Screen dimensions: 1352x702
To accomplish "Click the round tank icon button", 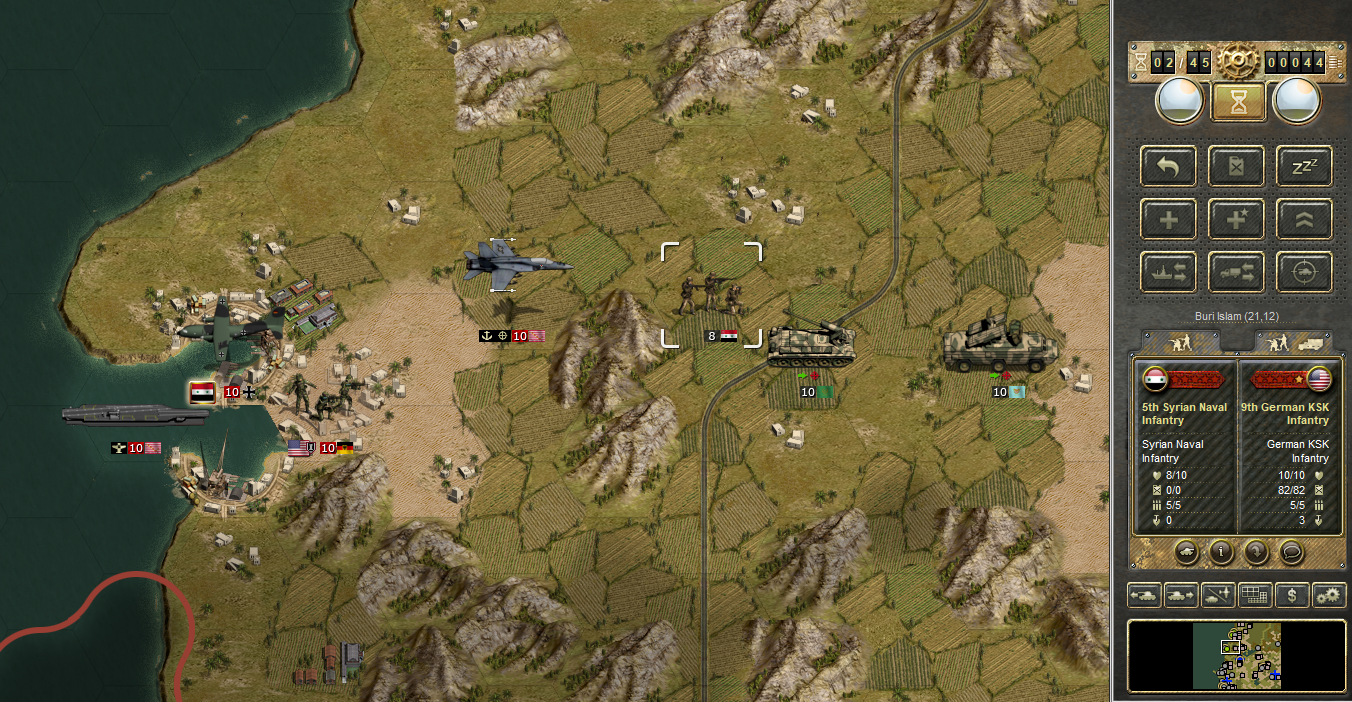I will click(1186, 550).
